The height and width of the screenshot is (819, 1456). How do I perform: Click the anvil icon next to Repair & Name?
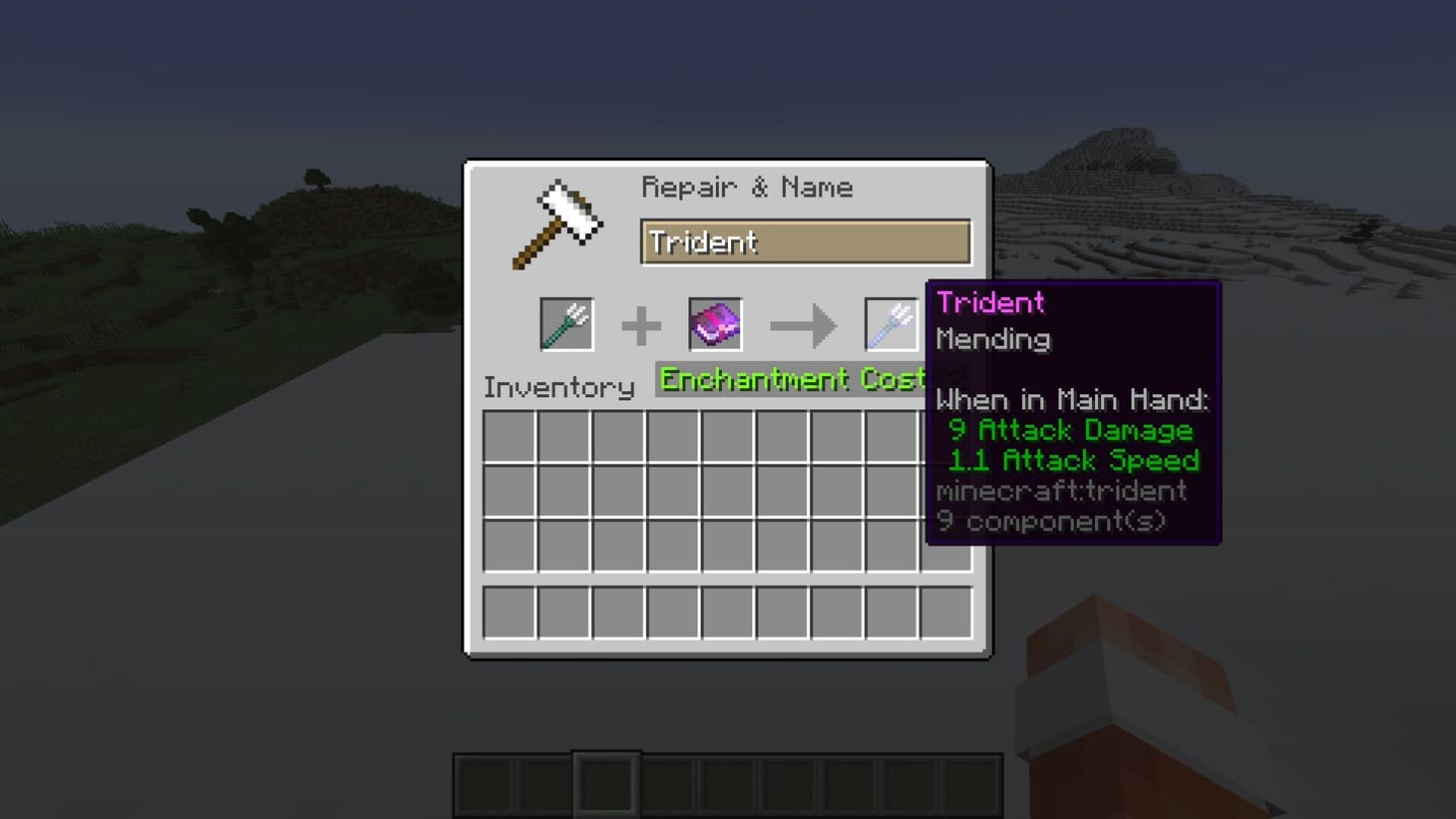click(558, 221)
